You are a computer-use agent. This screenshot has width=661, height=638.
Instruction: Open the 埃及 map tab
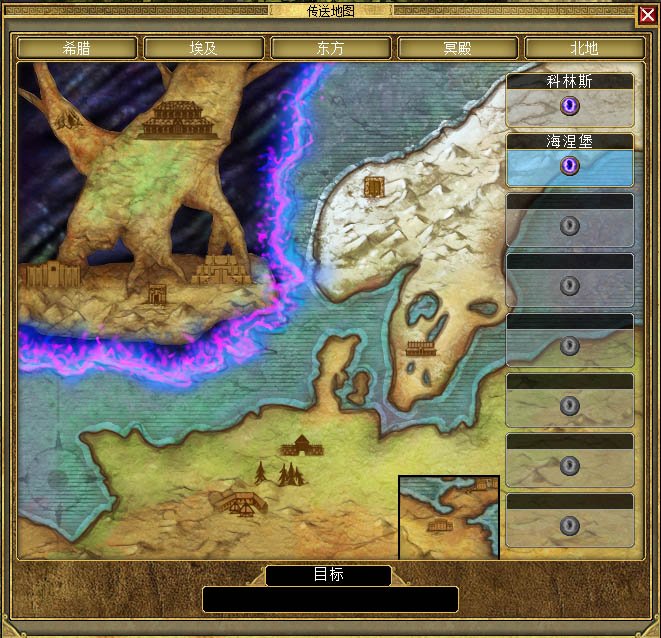point(204,48)
